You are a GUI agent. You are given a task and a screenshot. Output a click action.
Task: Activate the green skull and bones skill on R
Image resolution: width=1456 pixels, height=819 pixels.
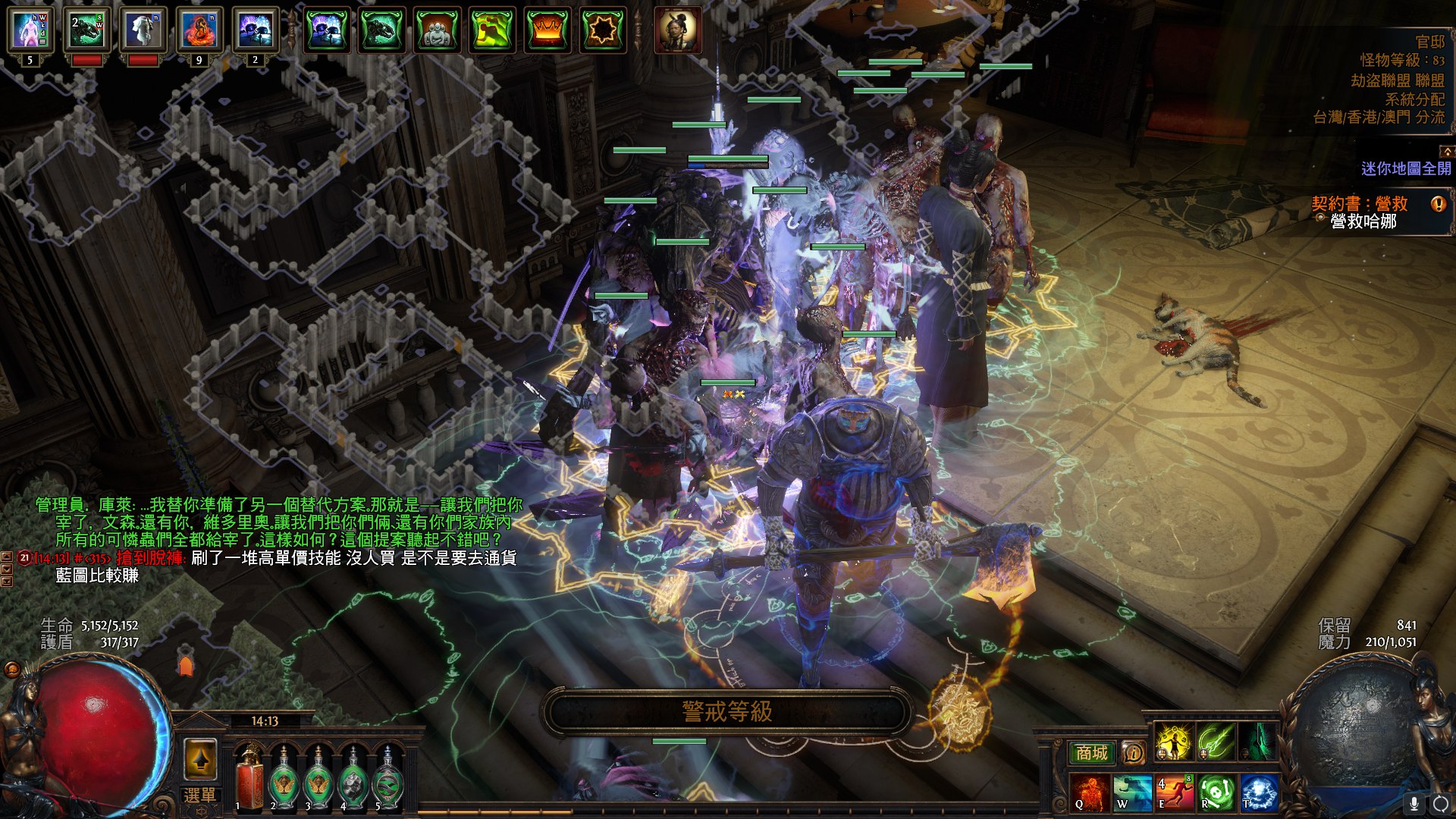(1216, 793)
